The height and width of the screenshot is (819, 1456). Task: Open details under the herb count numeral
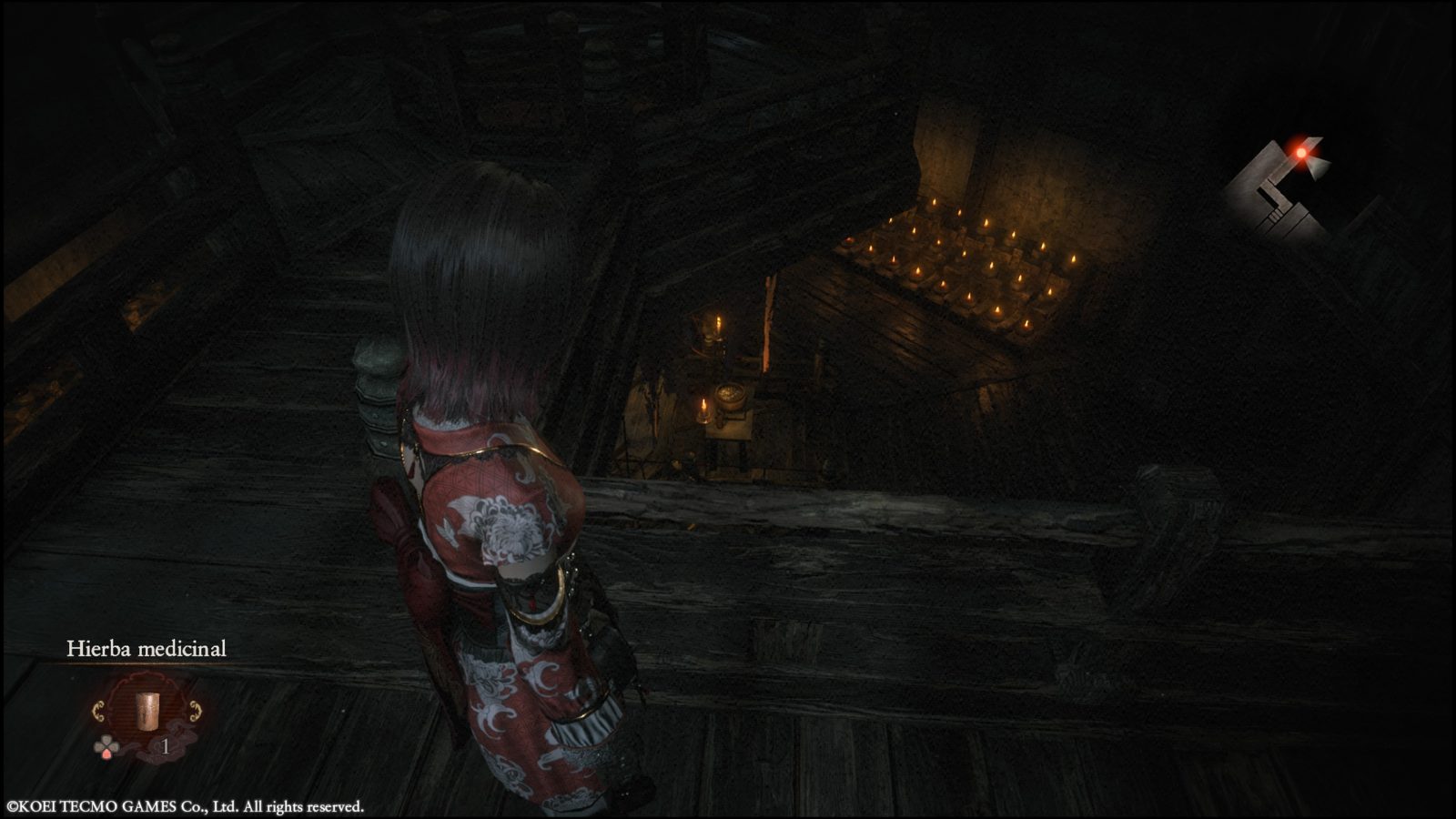(167, 747)
